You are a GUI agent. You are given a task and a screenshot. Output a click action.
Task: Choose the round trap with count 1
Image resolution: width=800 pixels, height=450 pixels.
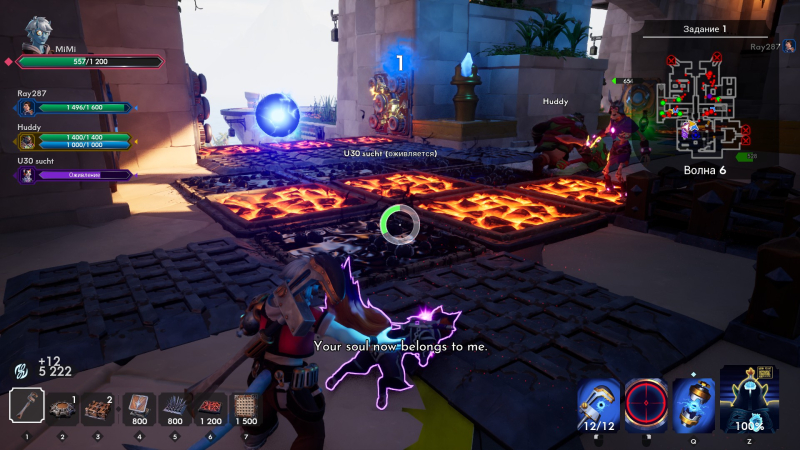[x=63, y=407]
